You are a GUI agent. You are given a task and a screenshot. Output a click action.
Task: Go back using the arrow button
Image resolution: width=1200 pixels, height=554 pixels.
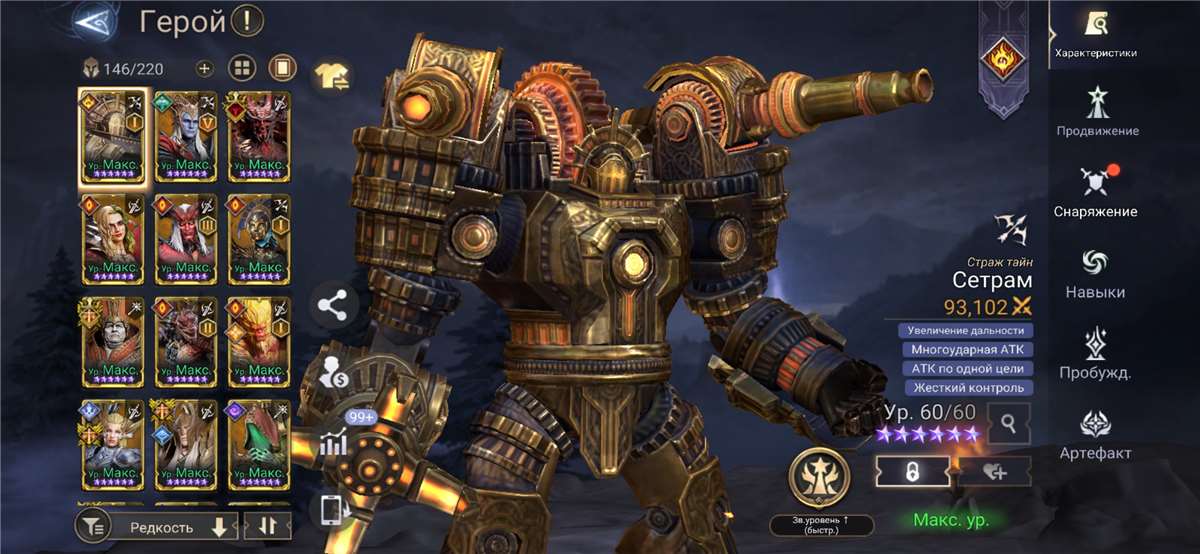(x=95, y=20)
